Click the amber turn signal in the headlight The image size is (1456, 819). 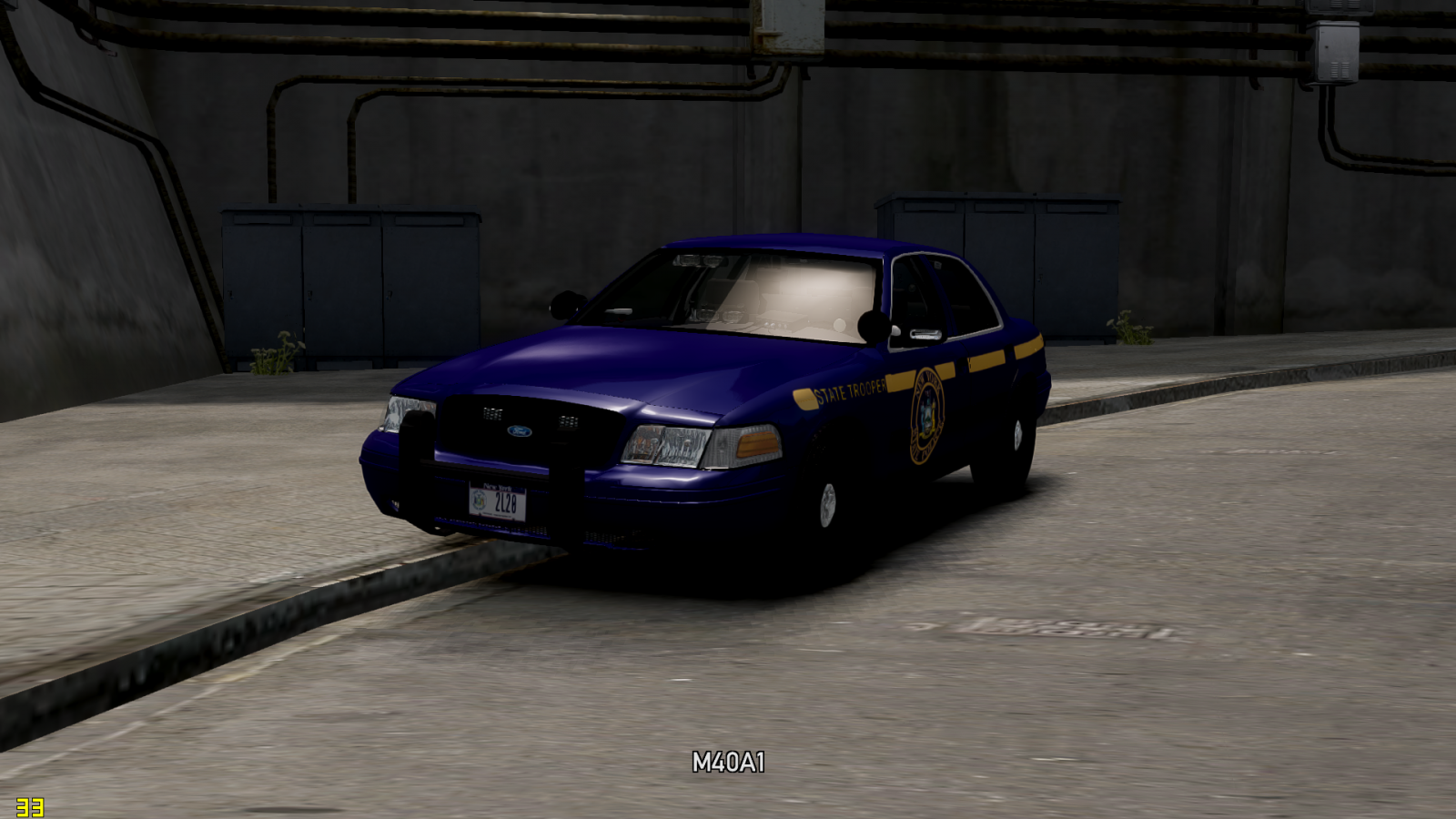(757, 443)
